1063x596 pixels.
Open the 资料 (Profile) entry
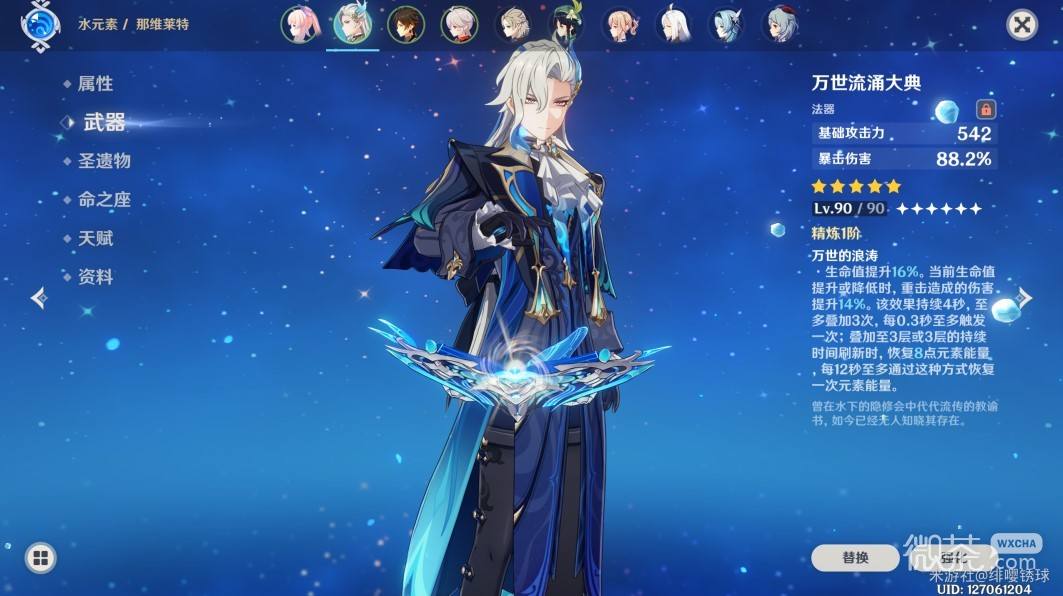point(95,277)
